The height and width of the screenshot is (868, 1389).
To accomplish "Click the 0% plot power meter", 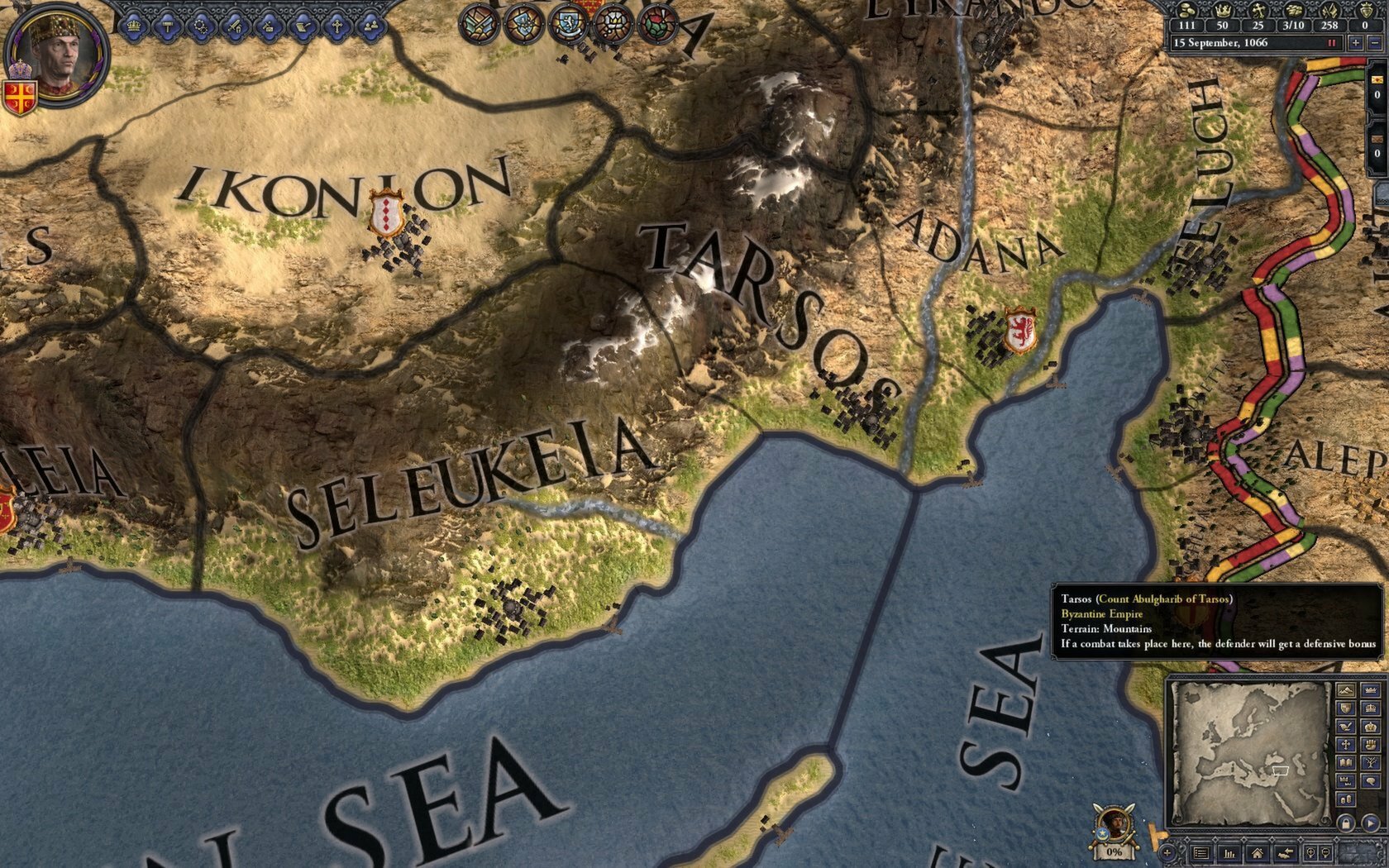I will (1113, 851).
